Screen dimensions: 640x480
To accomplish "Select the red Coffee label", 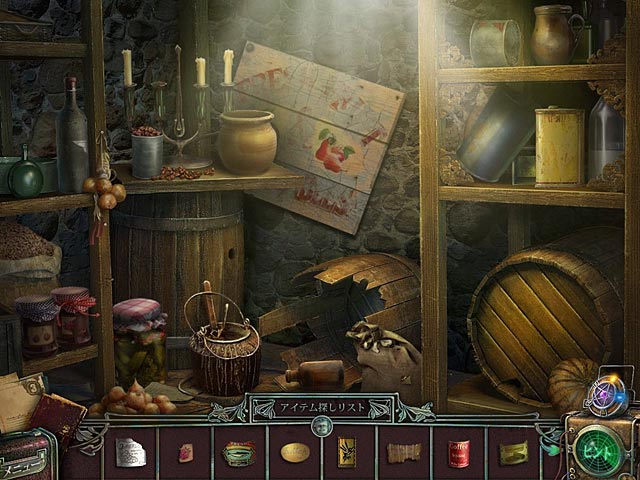I will pos(458,454).
